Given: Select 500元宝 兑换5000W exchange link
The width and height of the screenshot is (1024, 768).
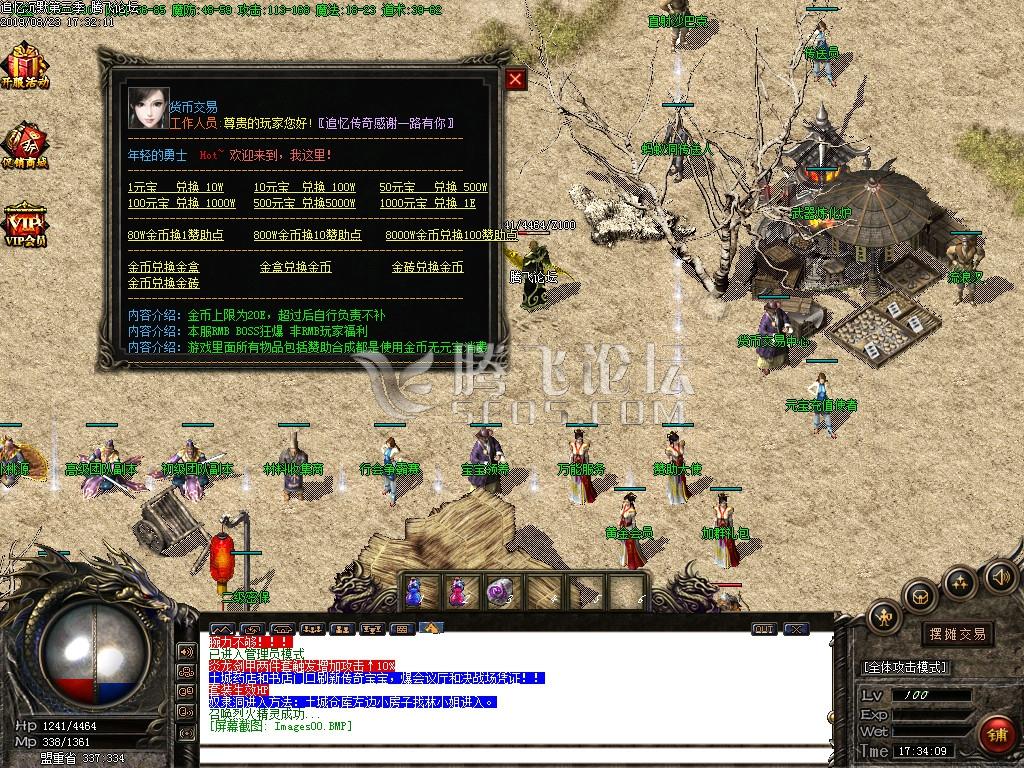Looking at the screenshot, I should tap(304, 203).
